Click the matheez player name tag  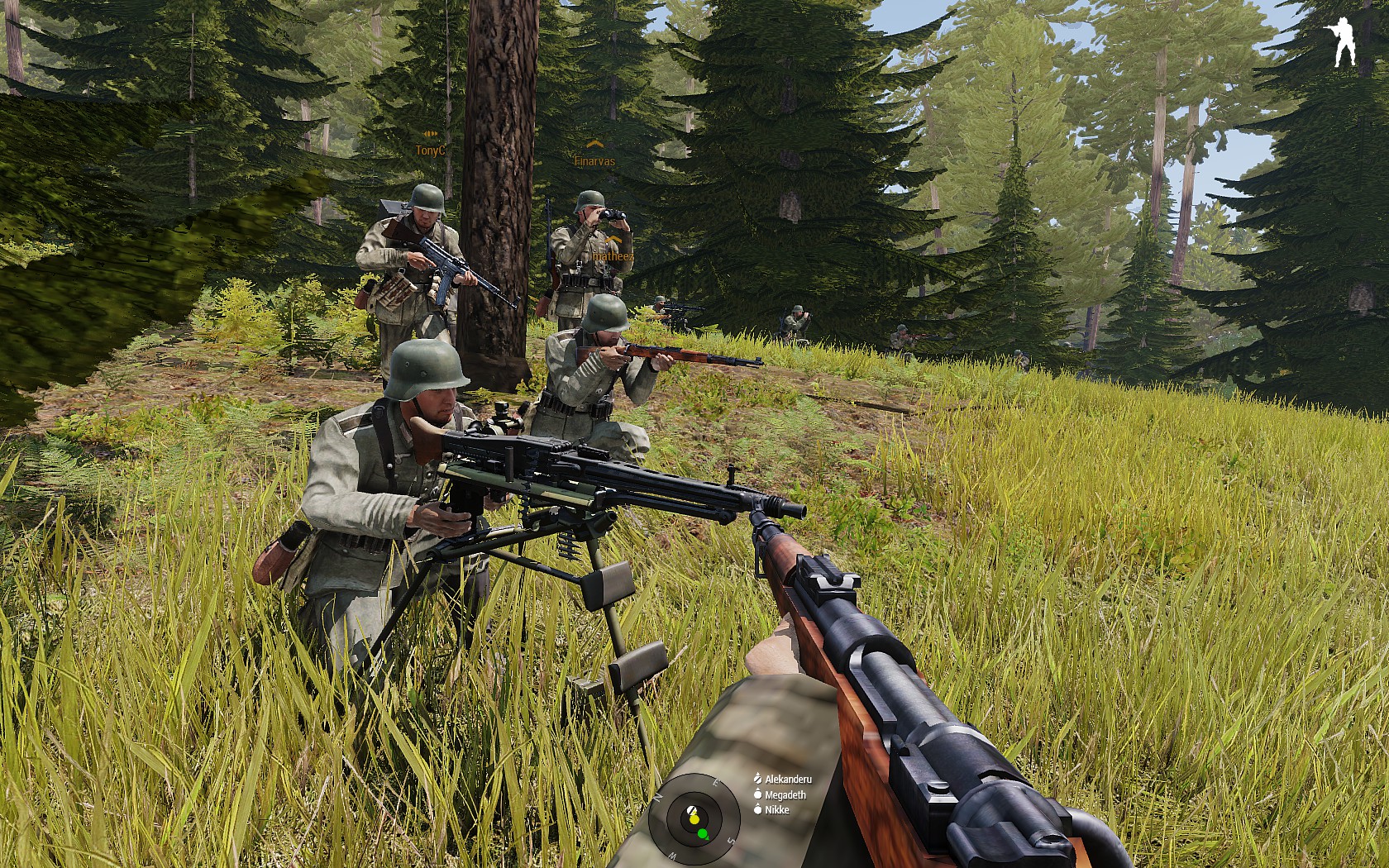tap(613, 256)
